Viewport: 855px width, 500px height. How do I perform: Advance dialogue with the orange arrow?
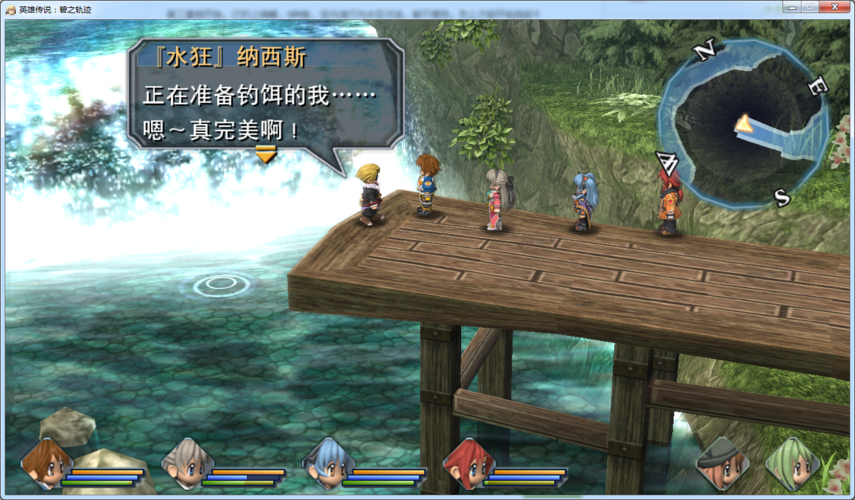point(265,154)
